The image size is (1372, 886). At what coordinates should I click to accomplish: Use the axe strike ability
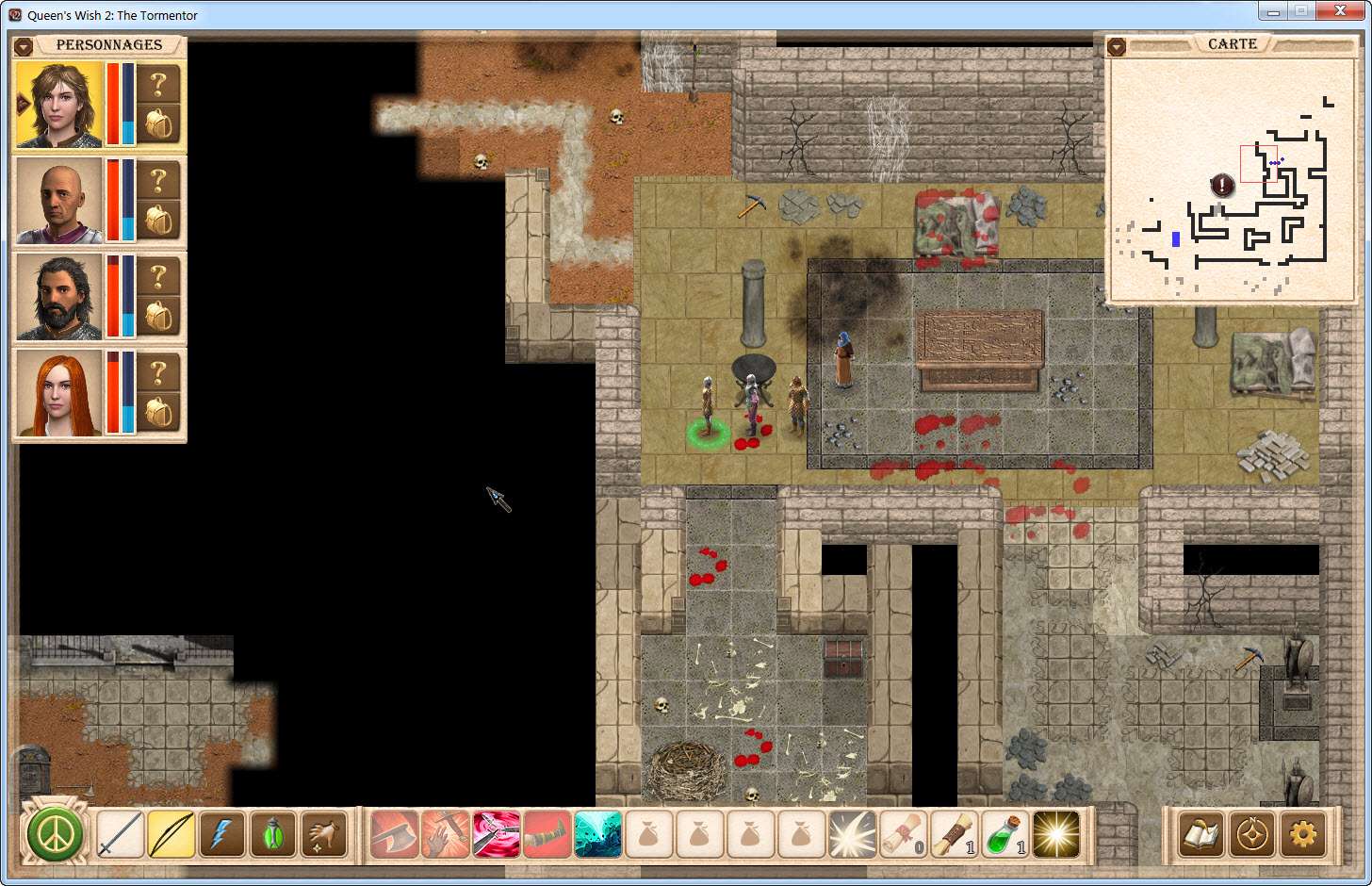(x=394, y=834)
